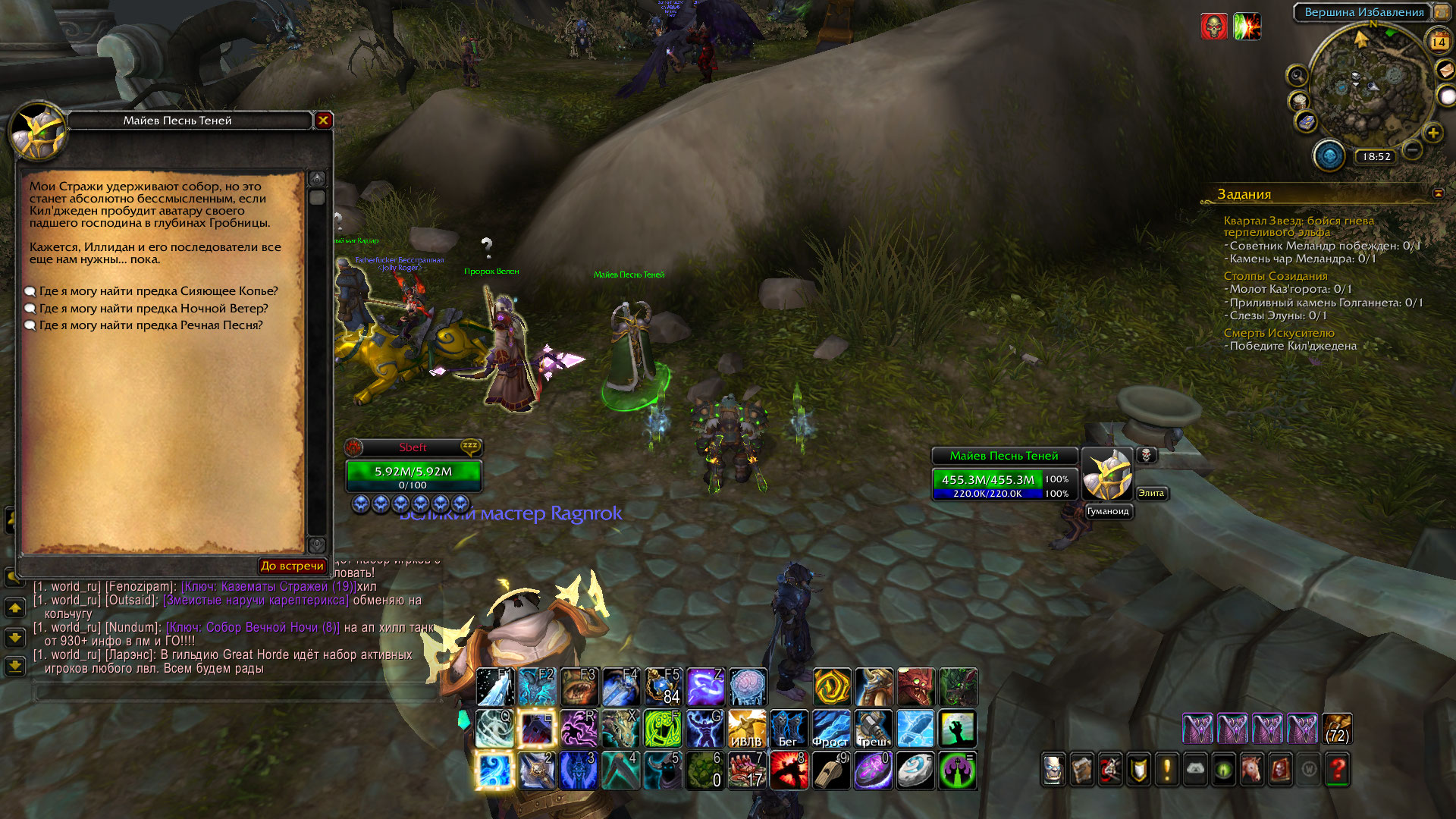This screenshot has height=819, width=1456.
Task: Open the backpack showing 72 free slots
Action: 1337,729
